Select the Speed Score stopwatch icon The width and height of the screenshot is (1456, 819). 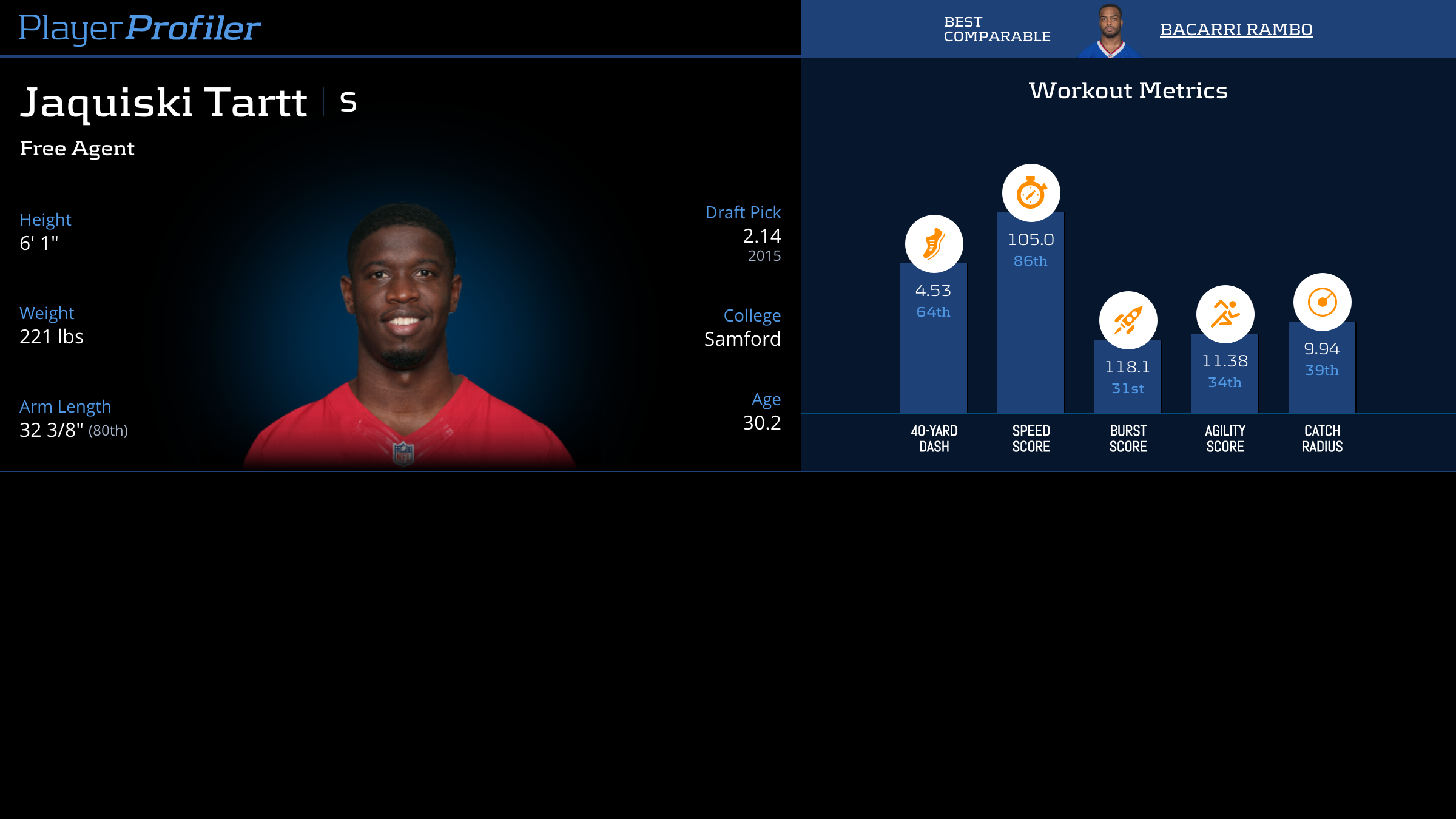[x=1031, y=193]
